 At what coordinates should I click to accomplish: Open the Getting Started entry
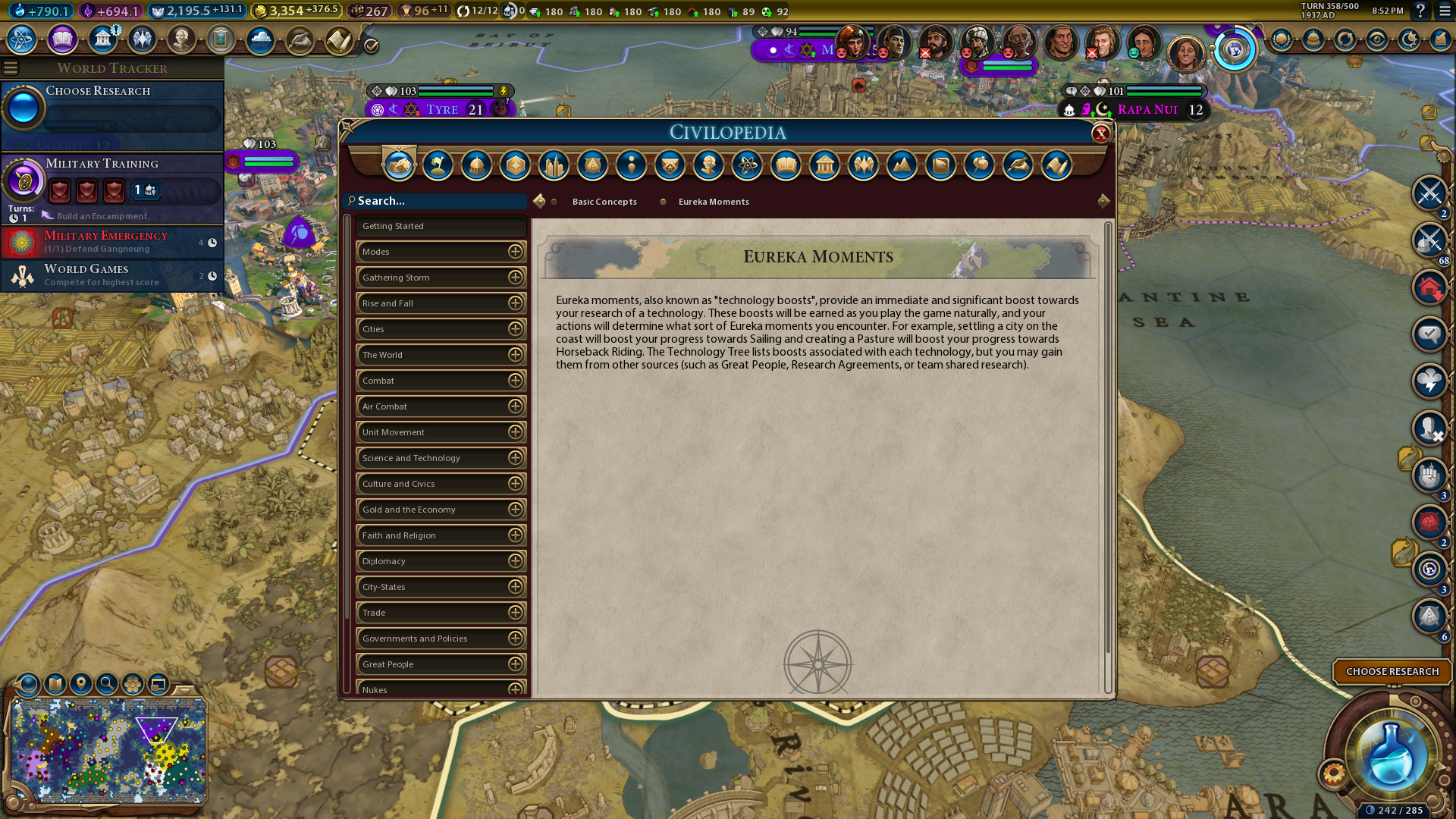tap(441, 226)
